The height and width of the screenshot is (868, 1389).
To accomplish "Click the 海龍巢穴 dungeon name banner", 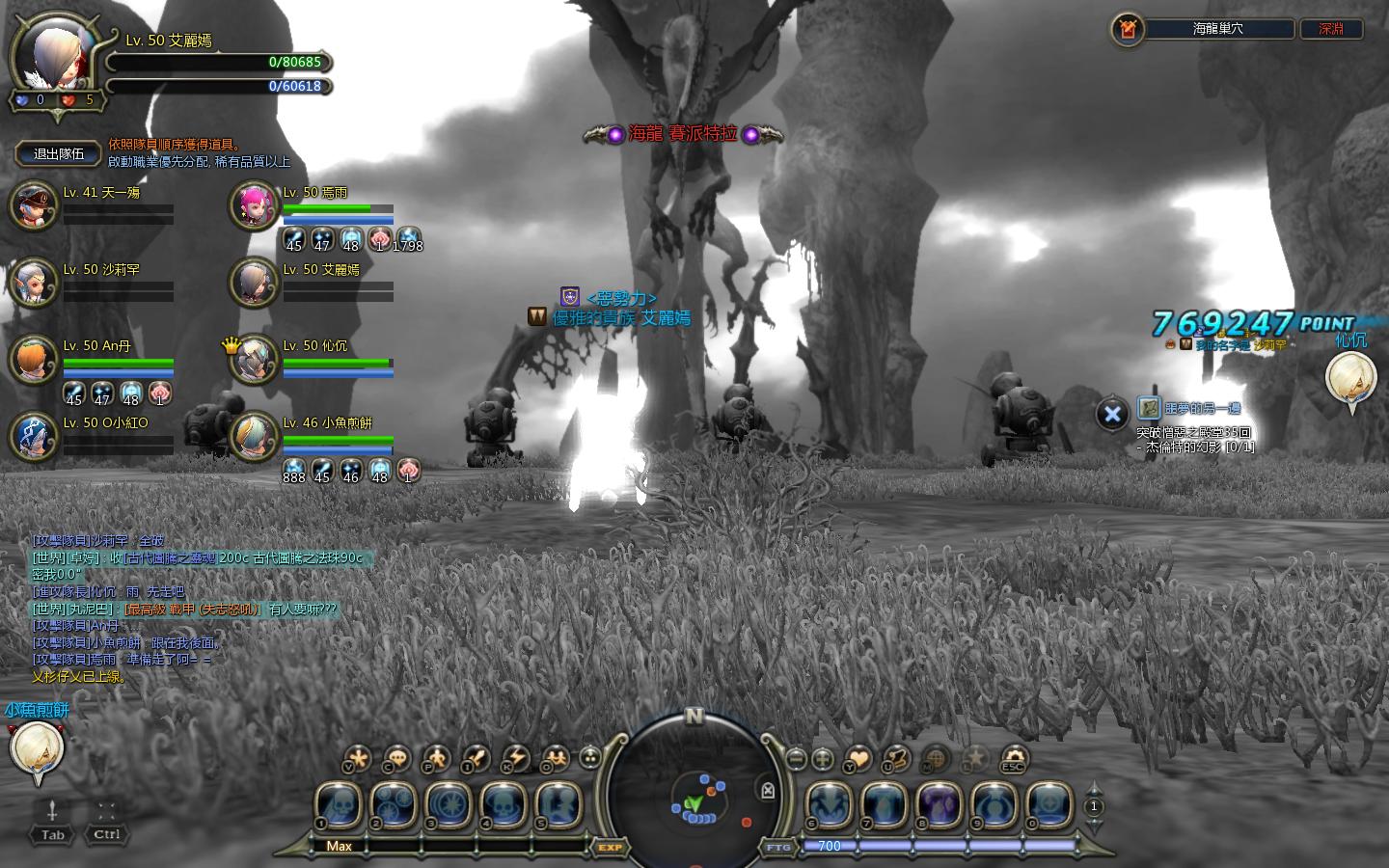I will [x=1217, y=29].
